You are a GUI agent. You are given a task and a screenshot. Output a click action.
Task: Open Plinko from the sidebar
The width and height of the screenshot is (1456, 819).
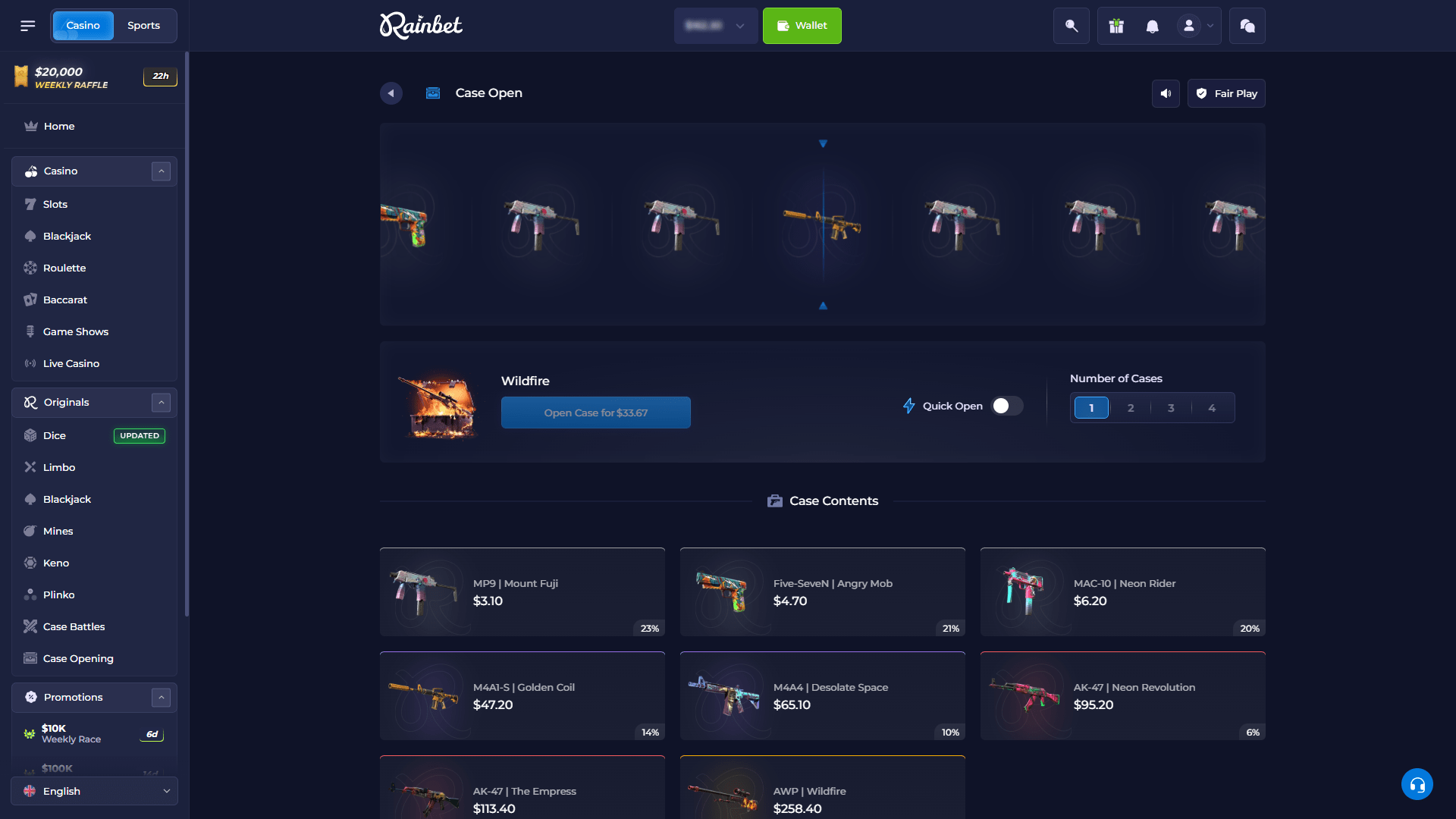[61, 595]
